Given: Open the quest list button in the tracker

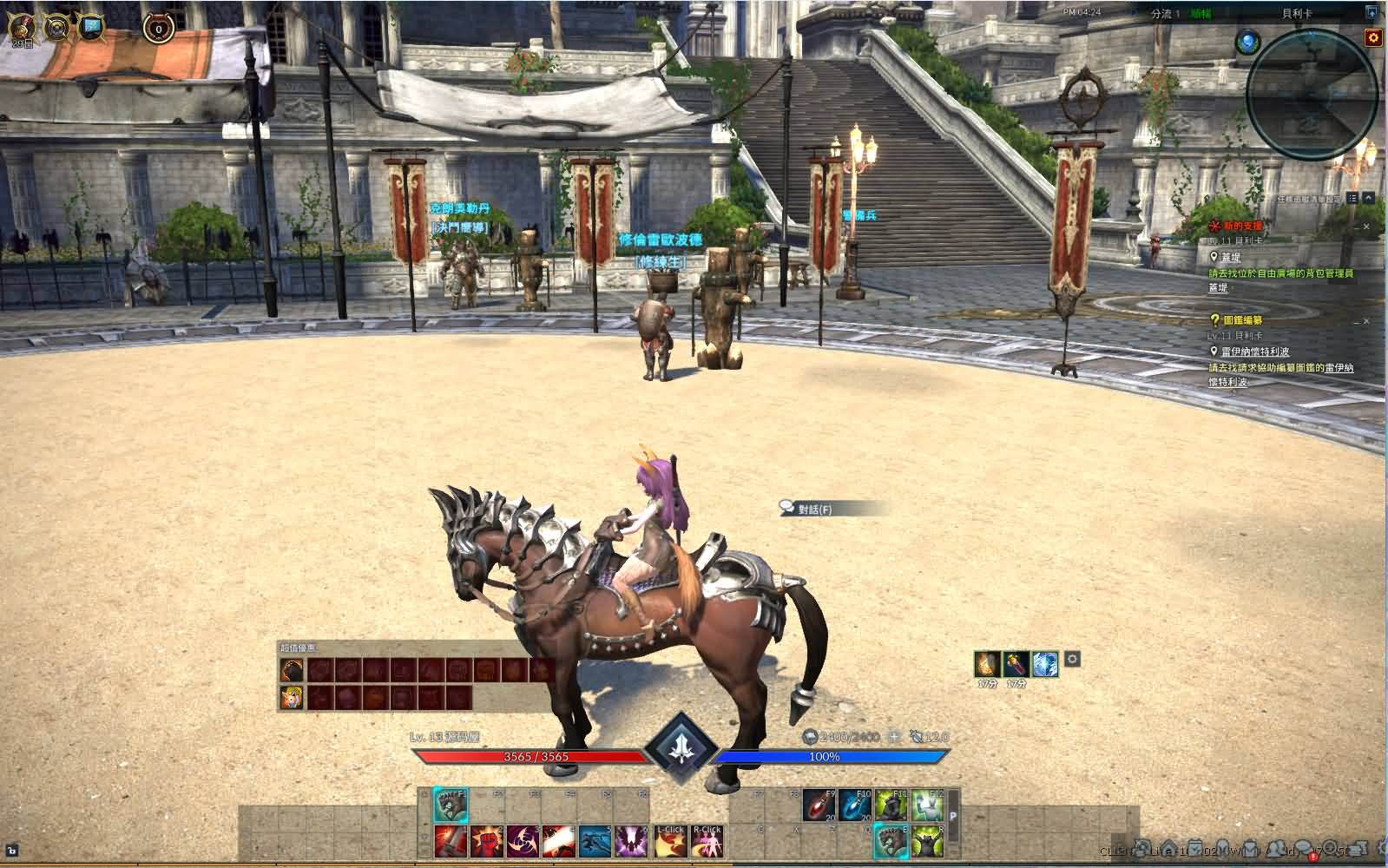Looking at the screenshot, I should pos(1353,199).
